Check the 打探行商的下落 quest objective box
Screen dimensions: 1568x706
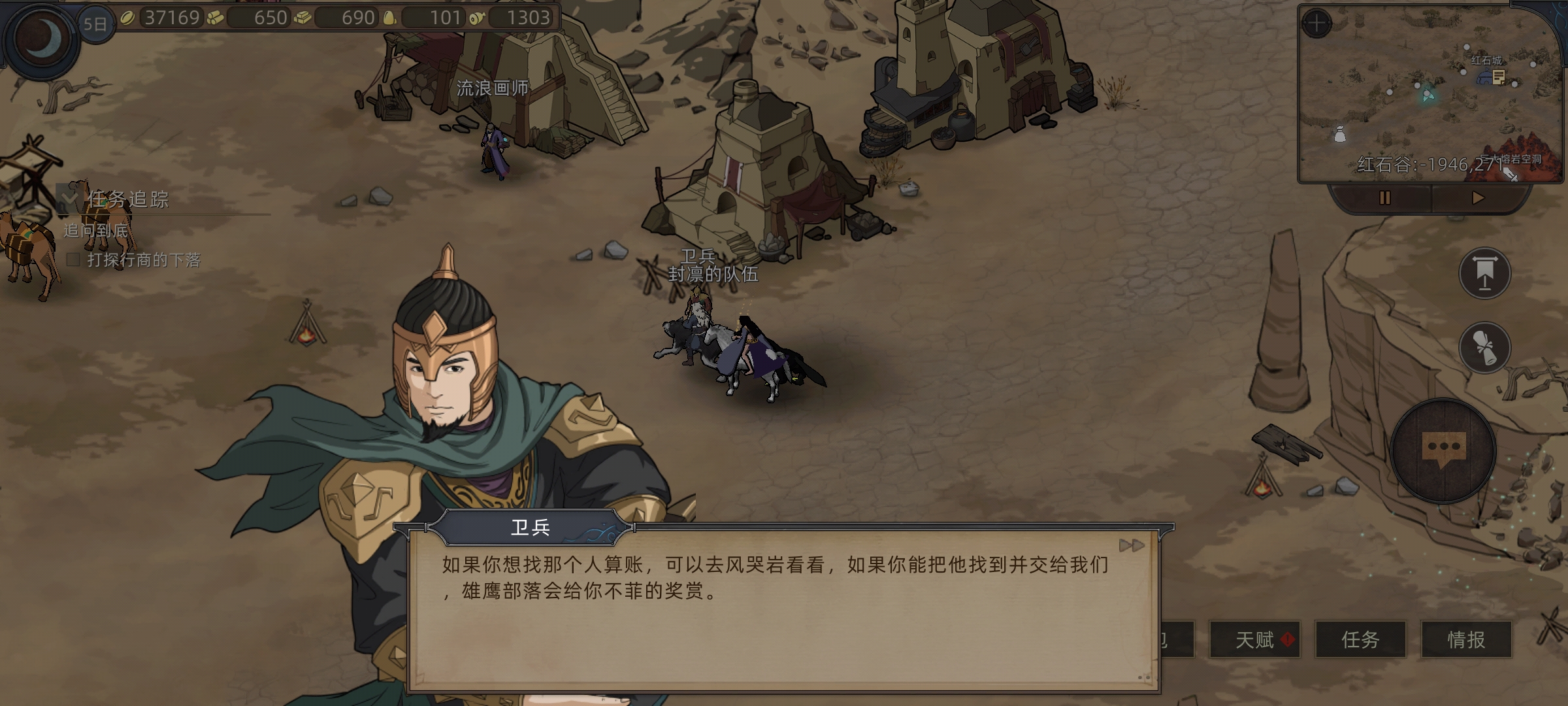[x=73, y=260]
